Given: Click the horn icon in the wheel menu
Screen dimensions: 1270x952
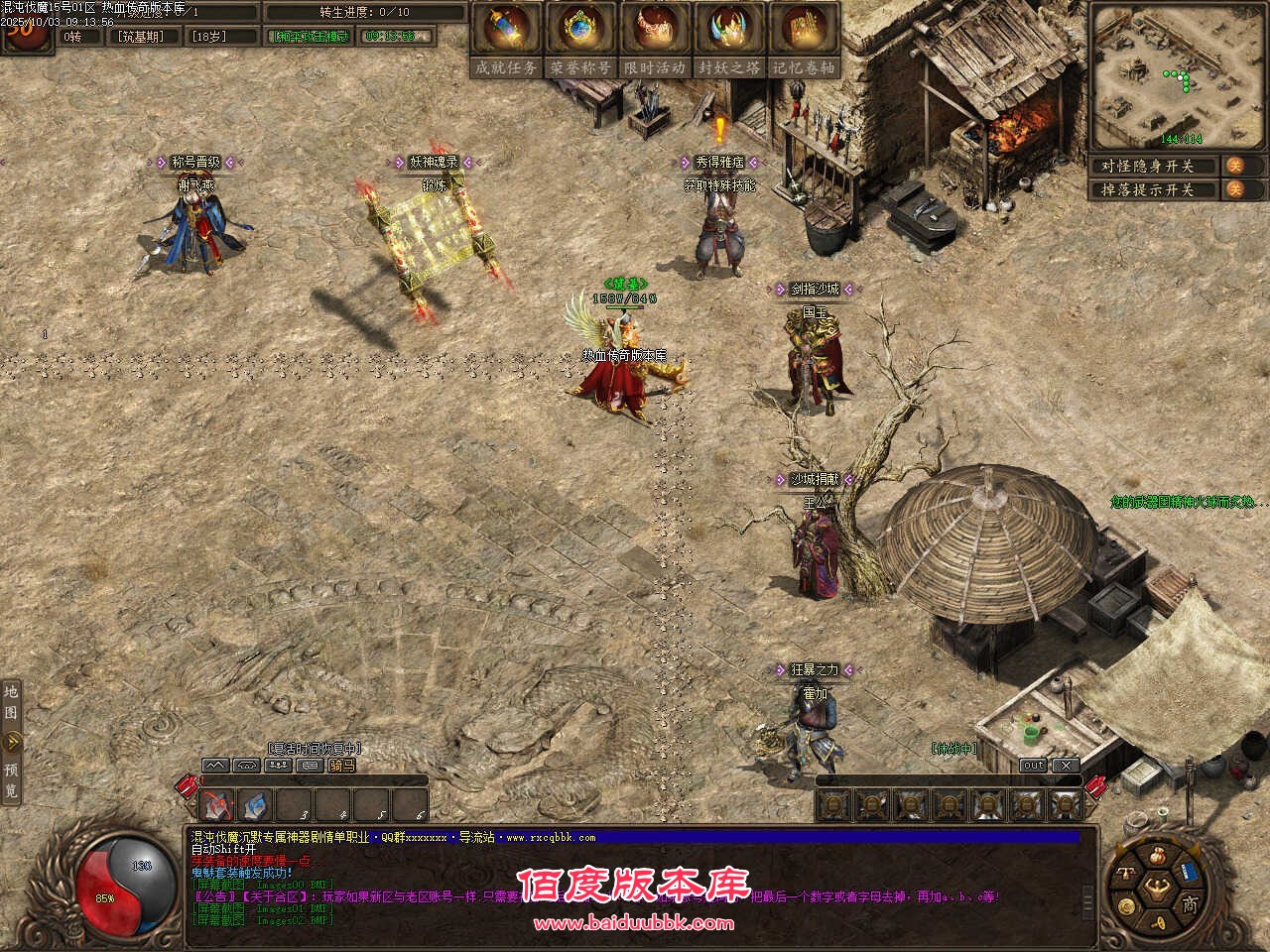Looking at the screenshot, I should click(x=1156, y=922).
